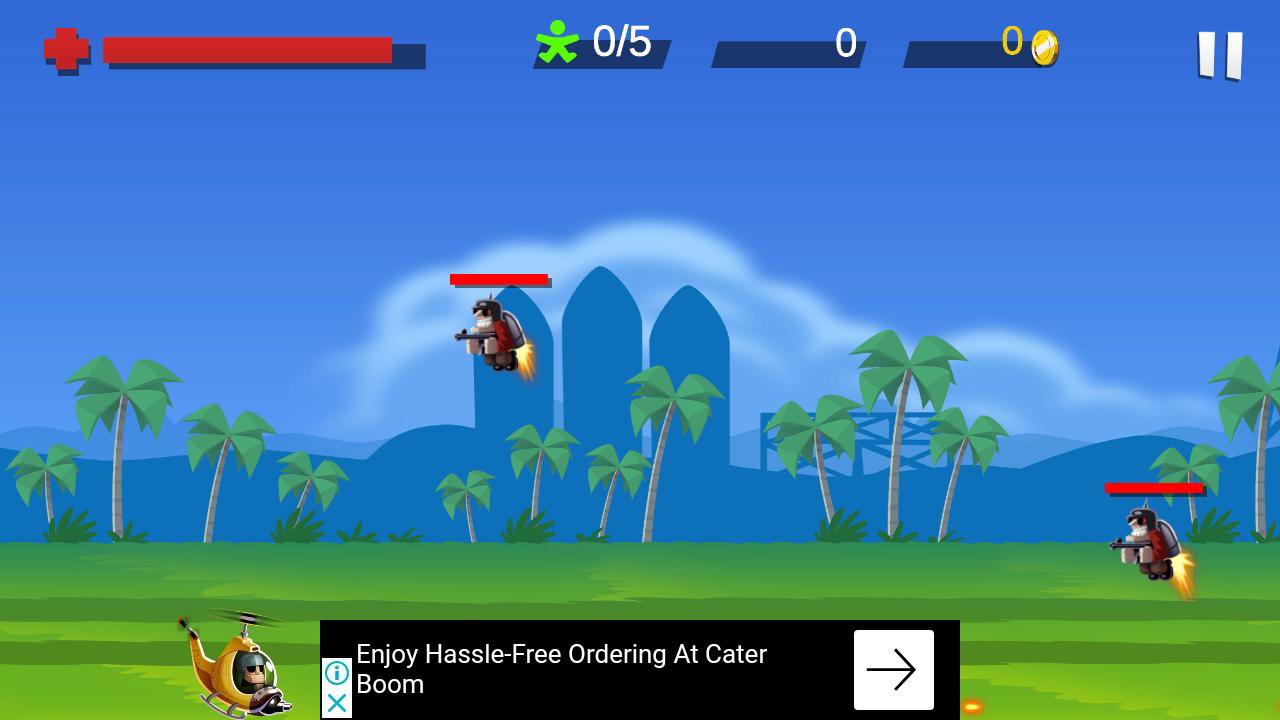Screen dimensions: 1280x720
Task: Tap the green rescue survivor icon
Action: [x=558, y=42]
